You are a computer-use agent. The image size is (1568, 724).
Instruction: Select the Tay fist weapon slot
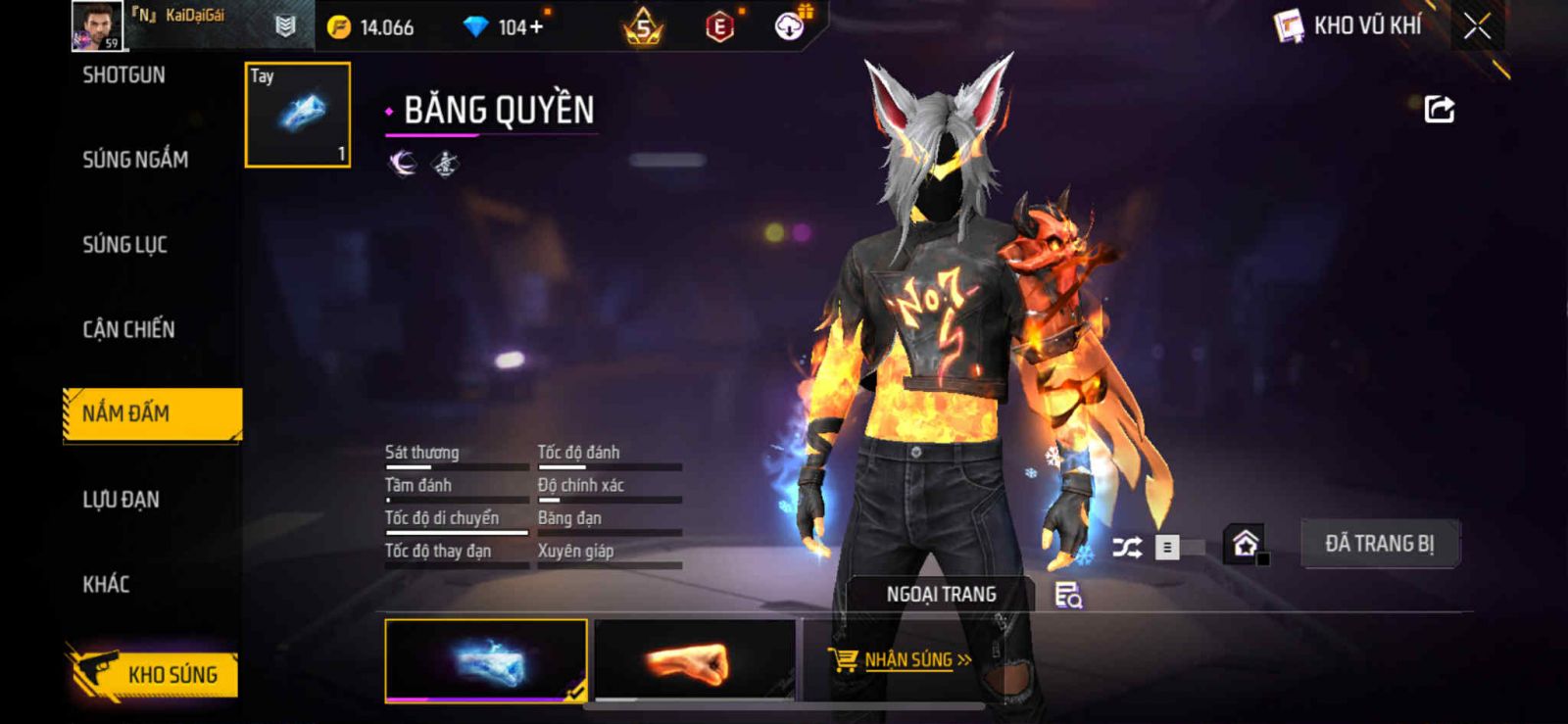pyautogui.click(x=297, y=115)
